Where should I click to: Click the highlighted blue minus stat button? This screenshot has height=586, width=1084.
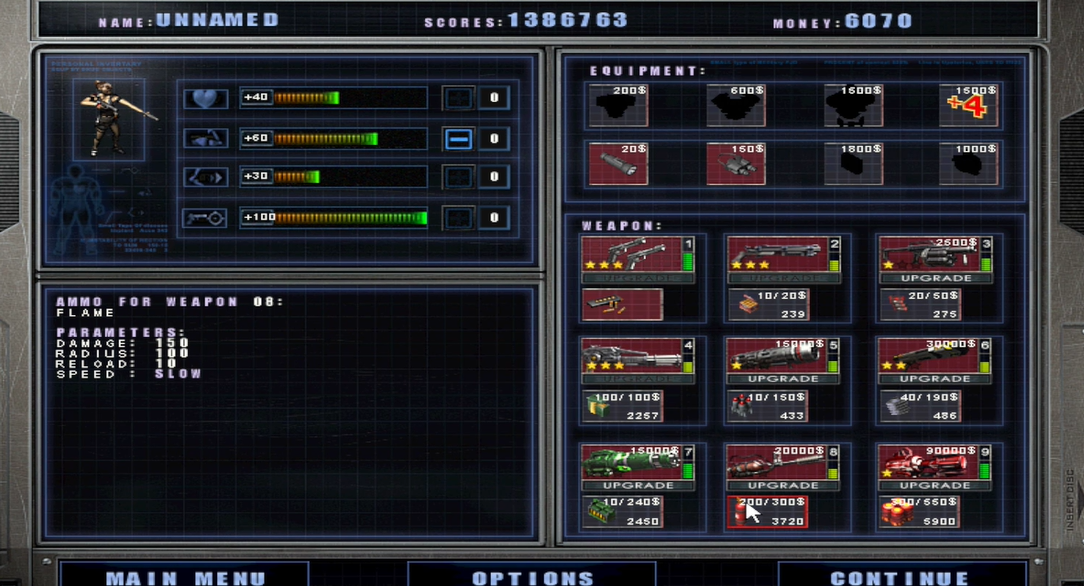pyautogui.click(x=458, y=139)
